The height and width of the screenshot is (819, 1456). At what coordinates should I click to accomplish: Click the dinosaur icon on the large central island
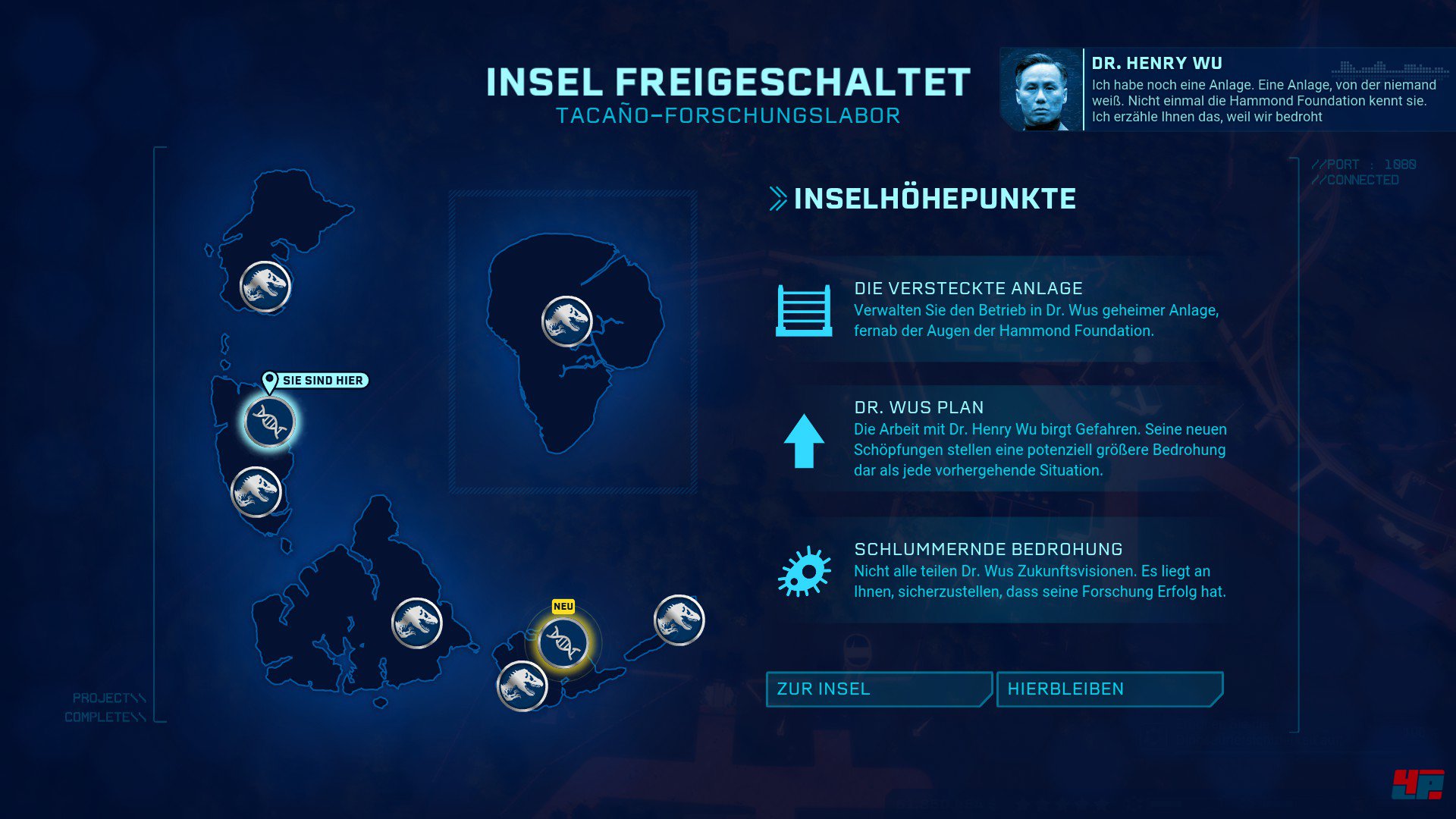click(x=569, y=319)
